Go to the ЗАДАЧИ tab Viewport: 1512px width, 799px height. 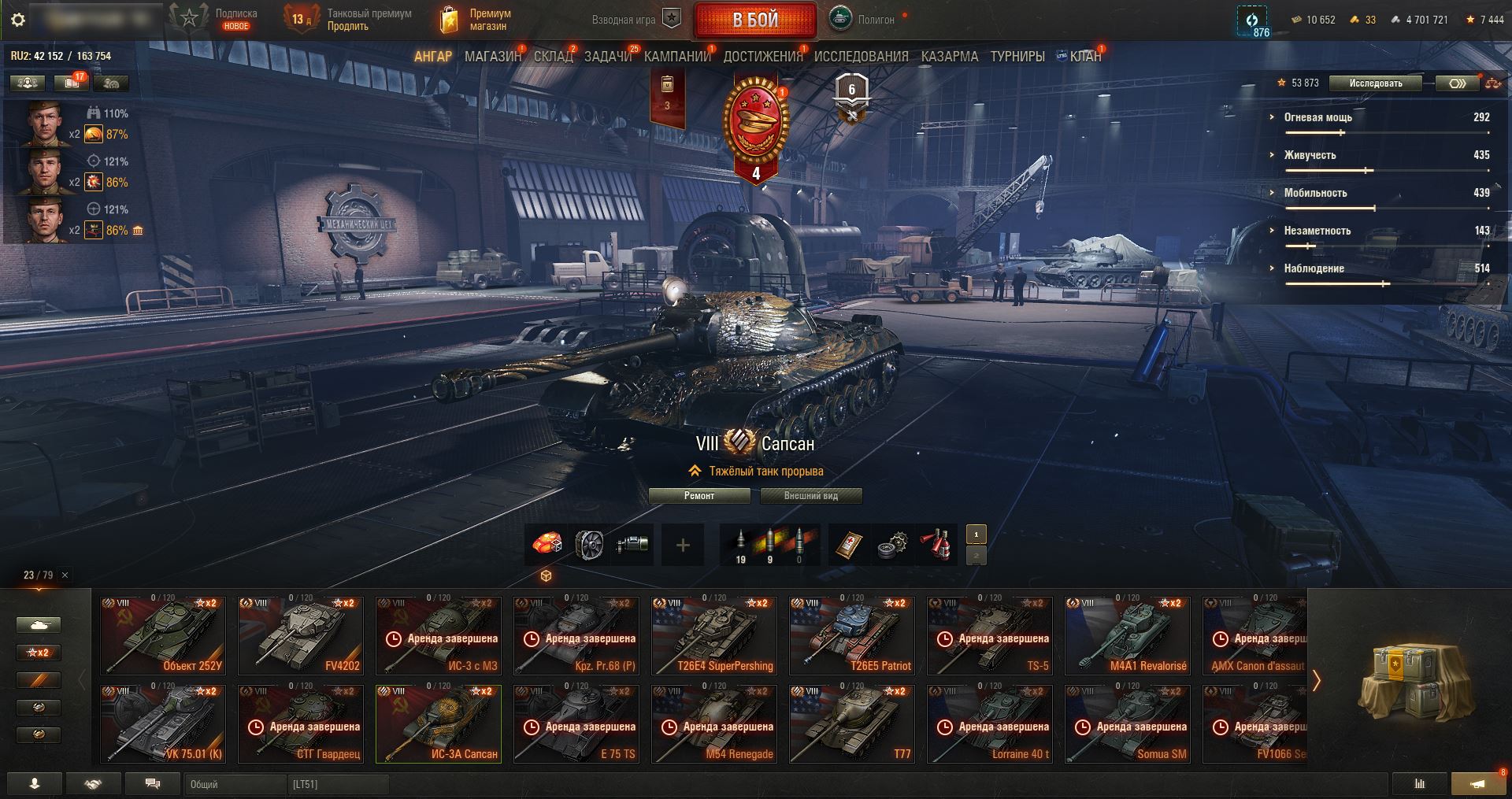point(608,57)
